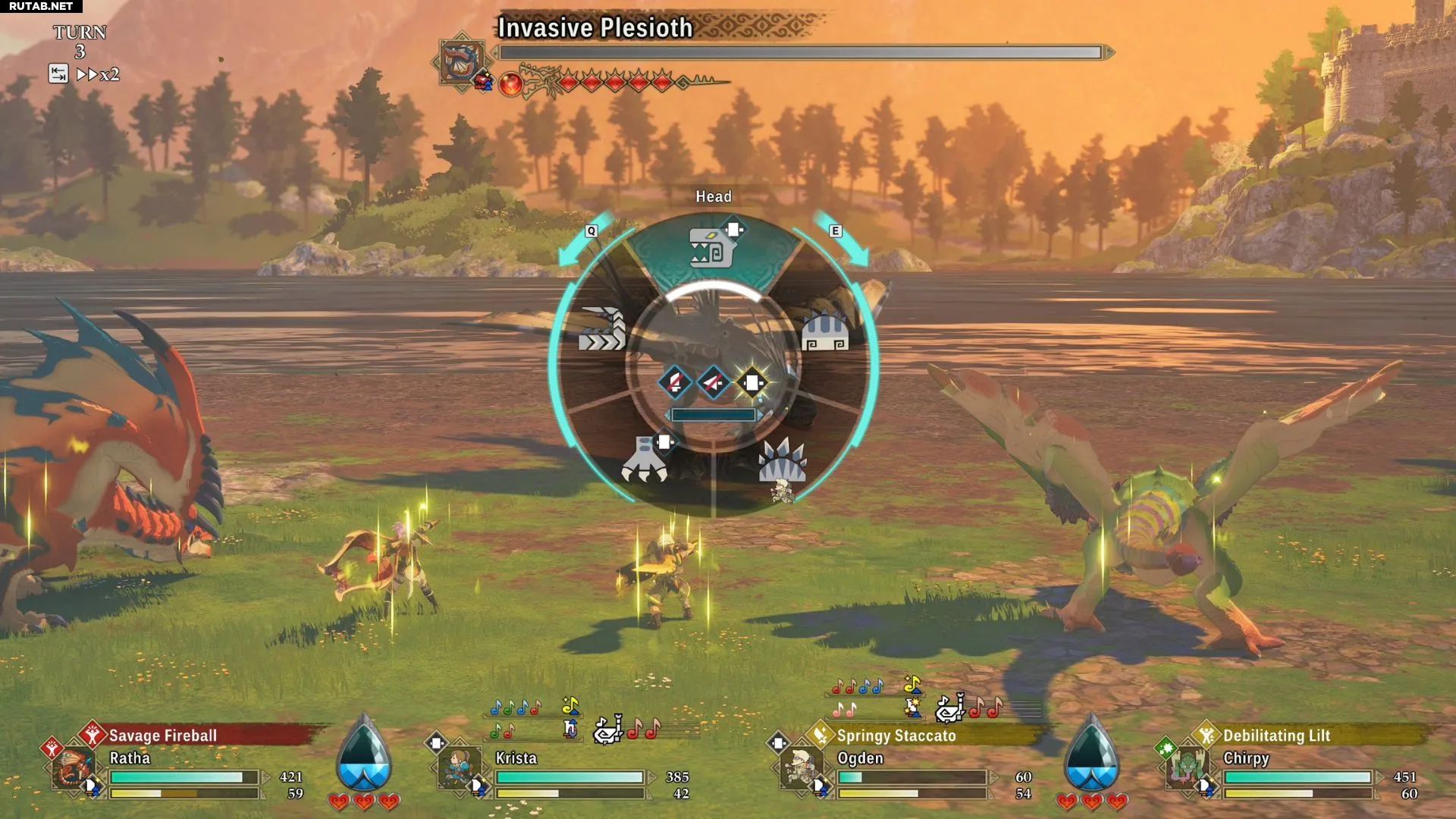
Task: Toggle the x2 fast-forward battle speed
Action: coord(99,74)
